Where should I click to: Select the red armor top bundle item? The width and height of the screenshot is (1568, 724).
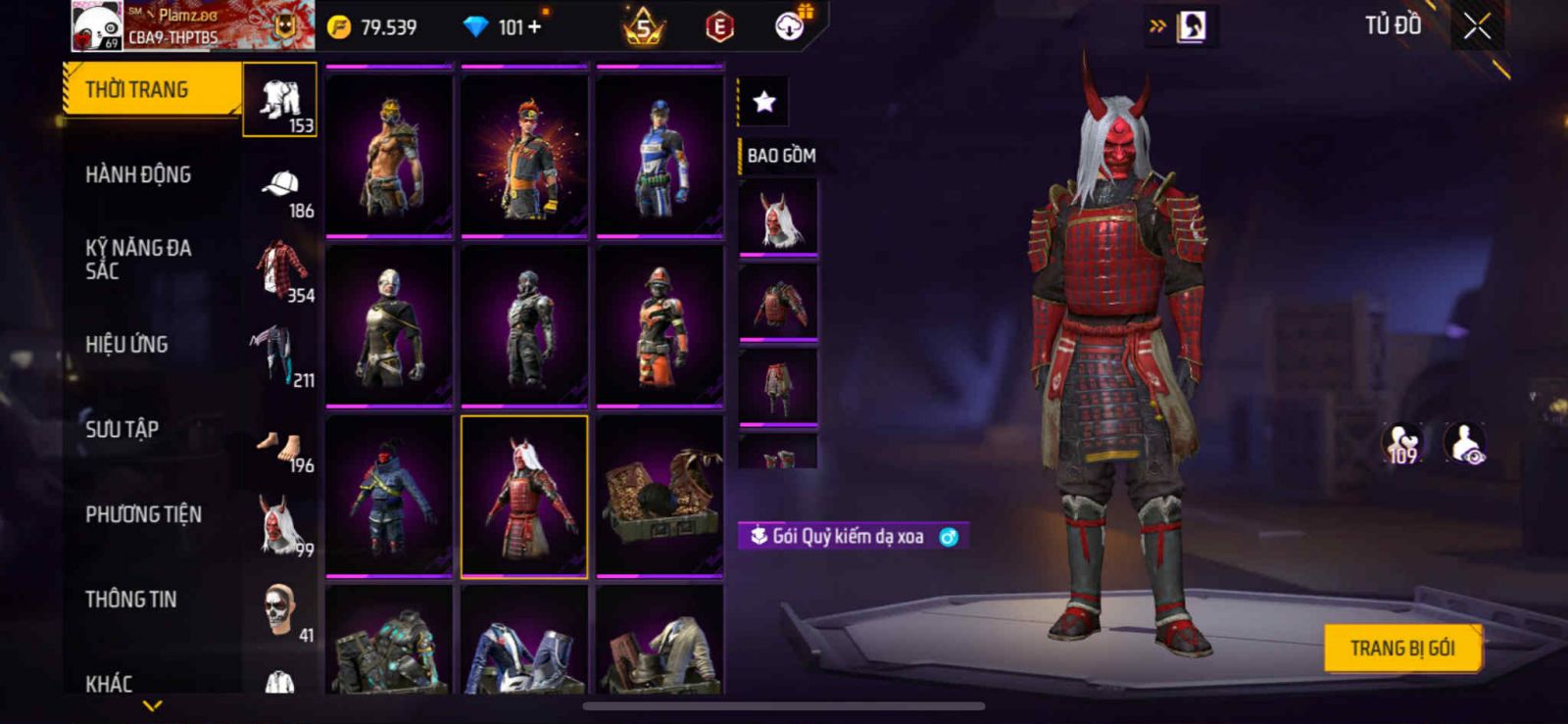(778, 302)
